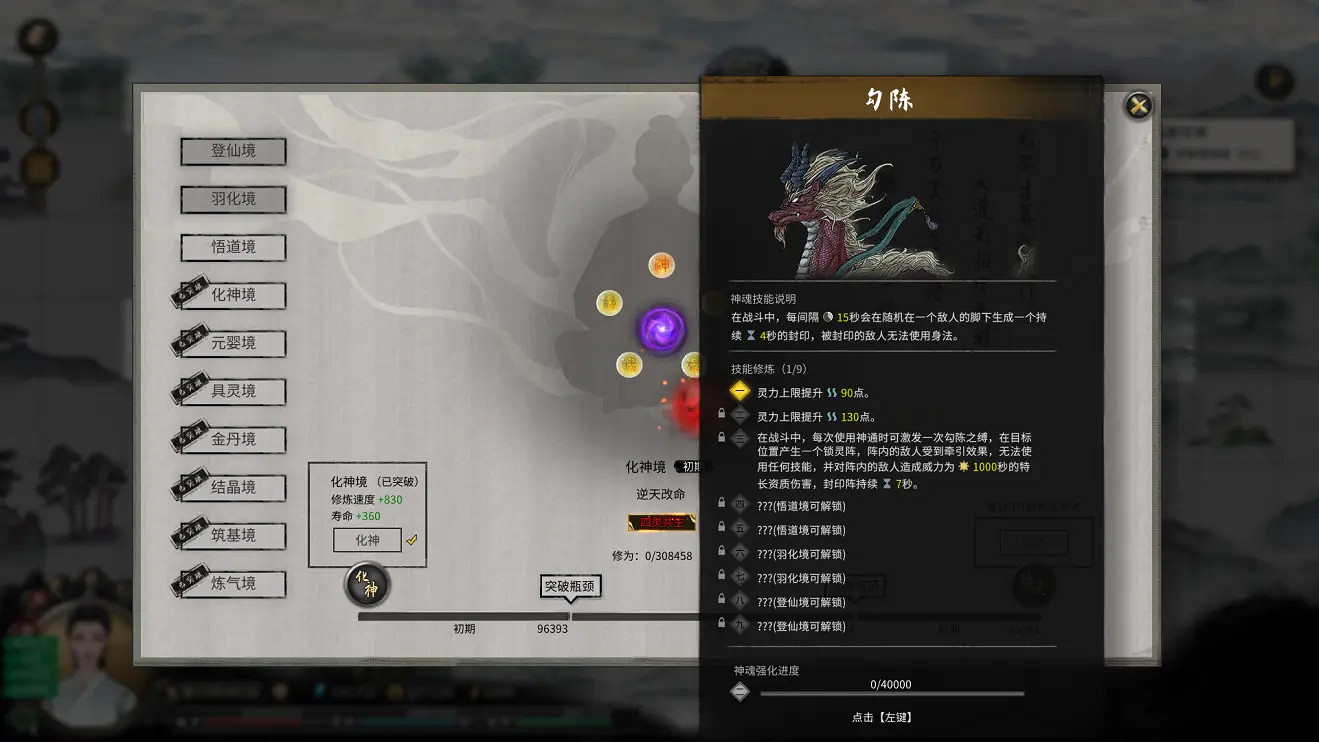Select the 神 spirit orb above the vortex
This screenshot has width=1319, height=742.
coord(661,264)
